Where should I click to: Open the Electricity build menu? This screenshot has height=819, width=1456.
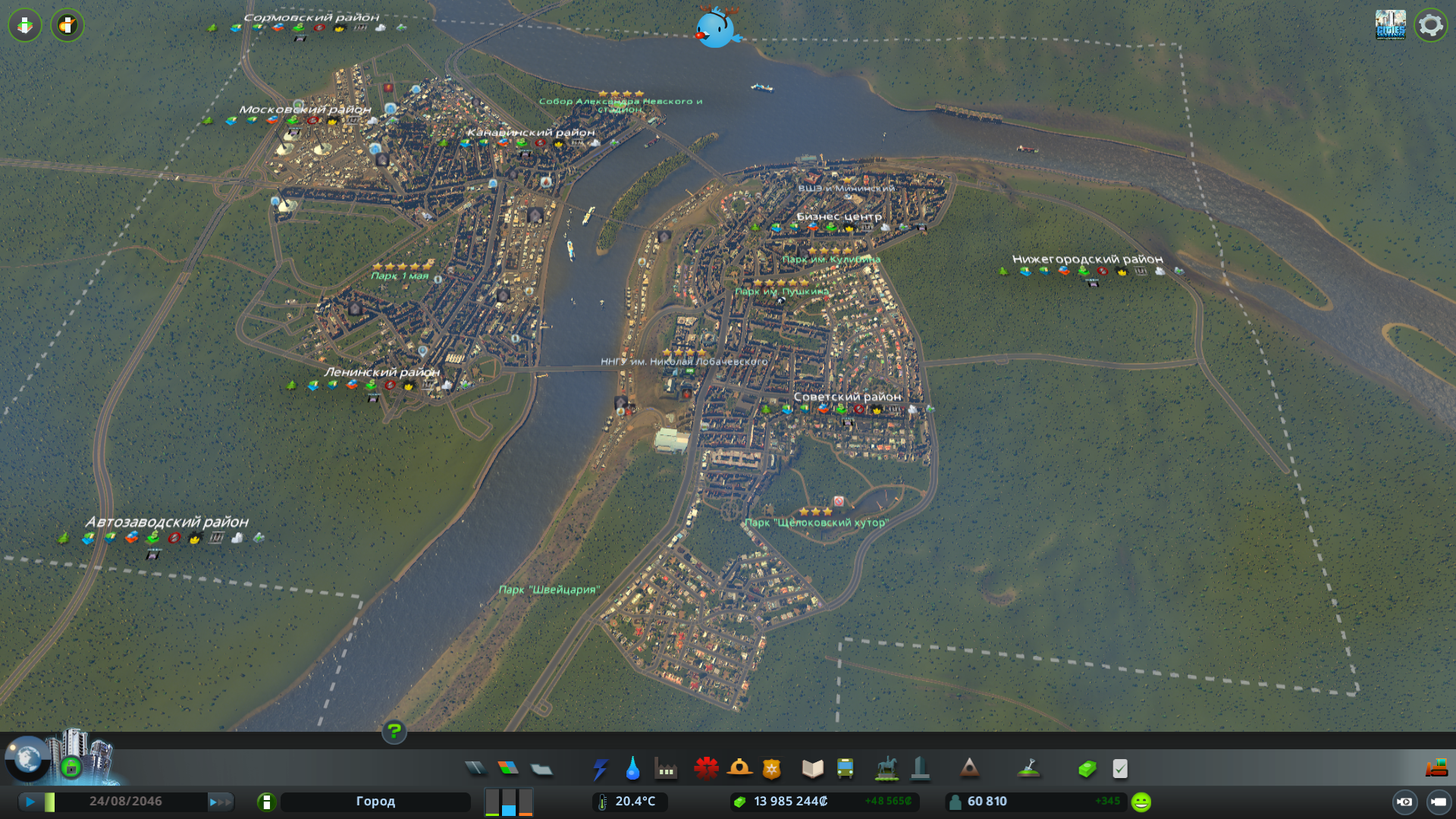601,768
